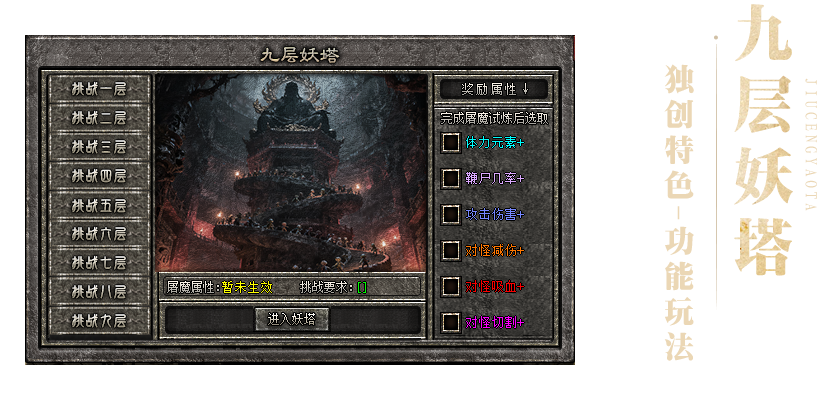Choose the 挑战九层 final floor
830x400 pixels.
(99, 321)
